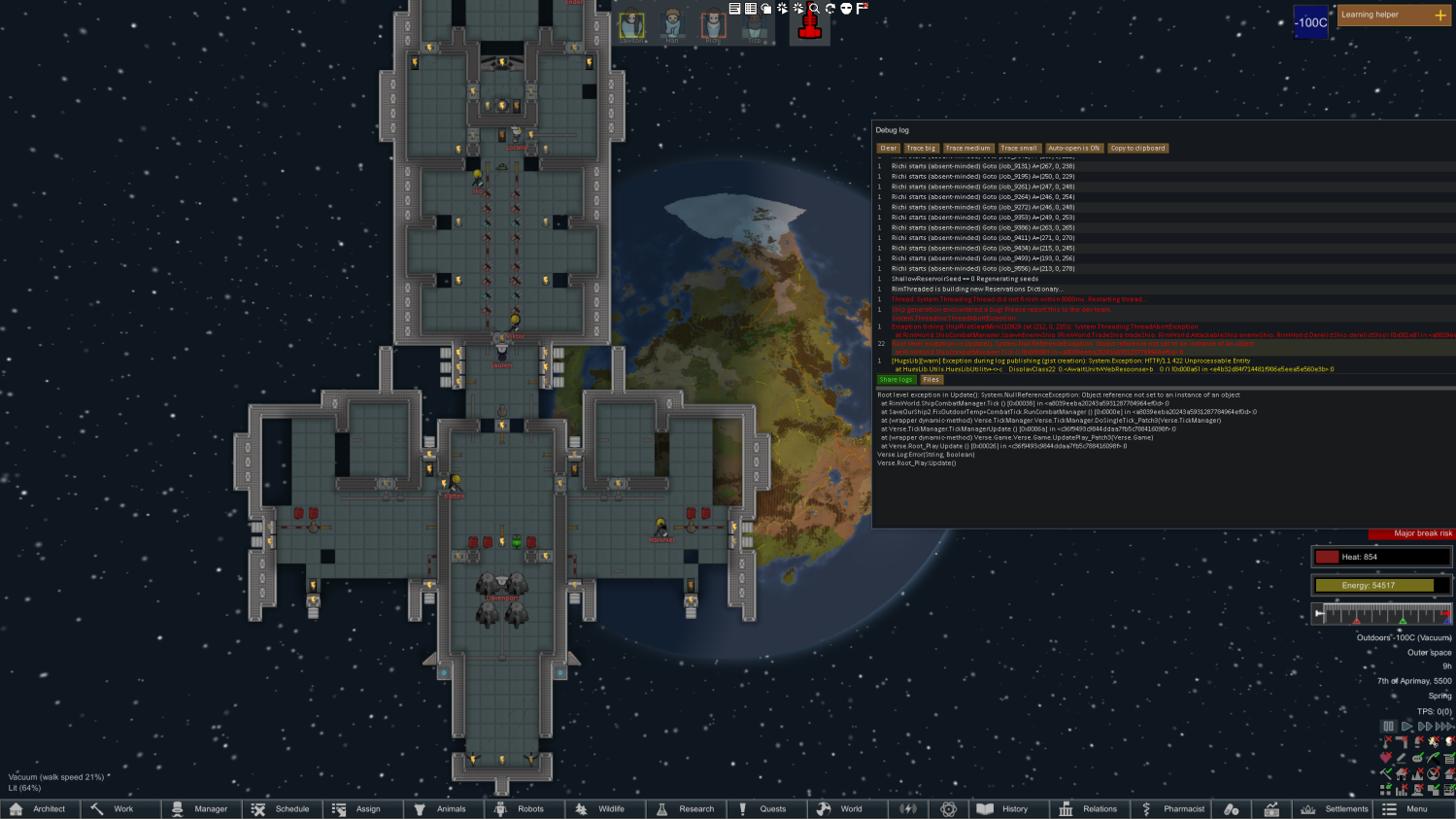The height and width of the screenshot is (819, 1456).
Task: Click the refresh icon in the dev toolbar
Action: [x=830, y=11]
